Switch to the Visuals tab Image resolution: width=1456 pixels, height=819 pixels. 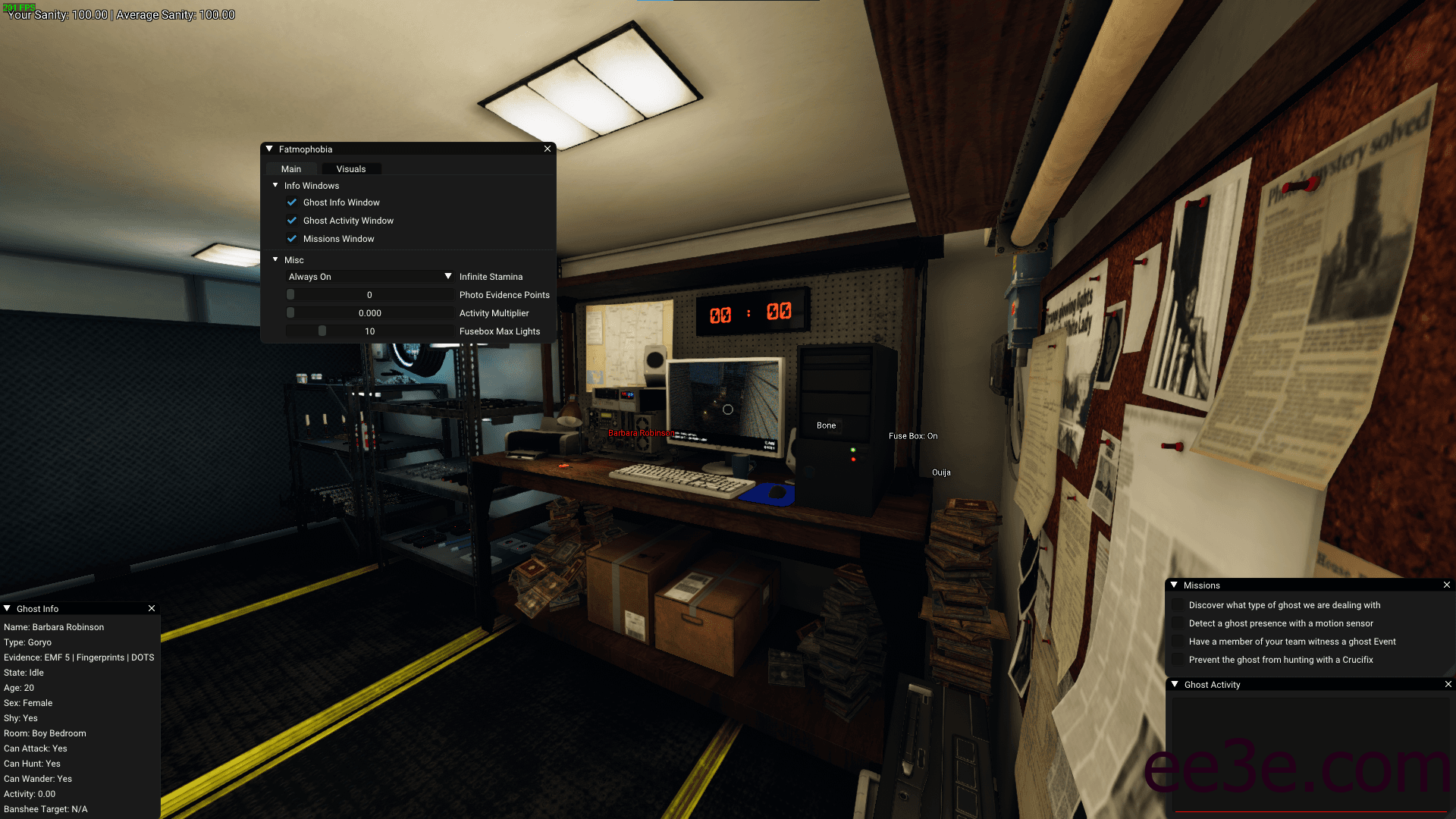(x=351, y=169)
